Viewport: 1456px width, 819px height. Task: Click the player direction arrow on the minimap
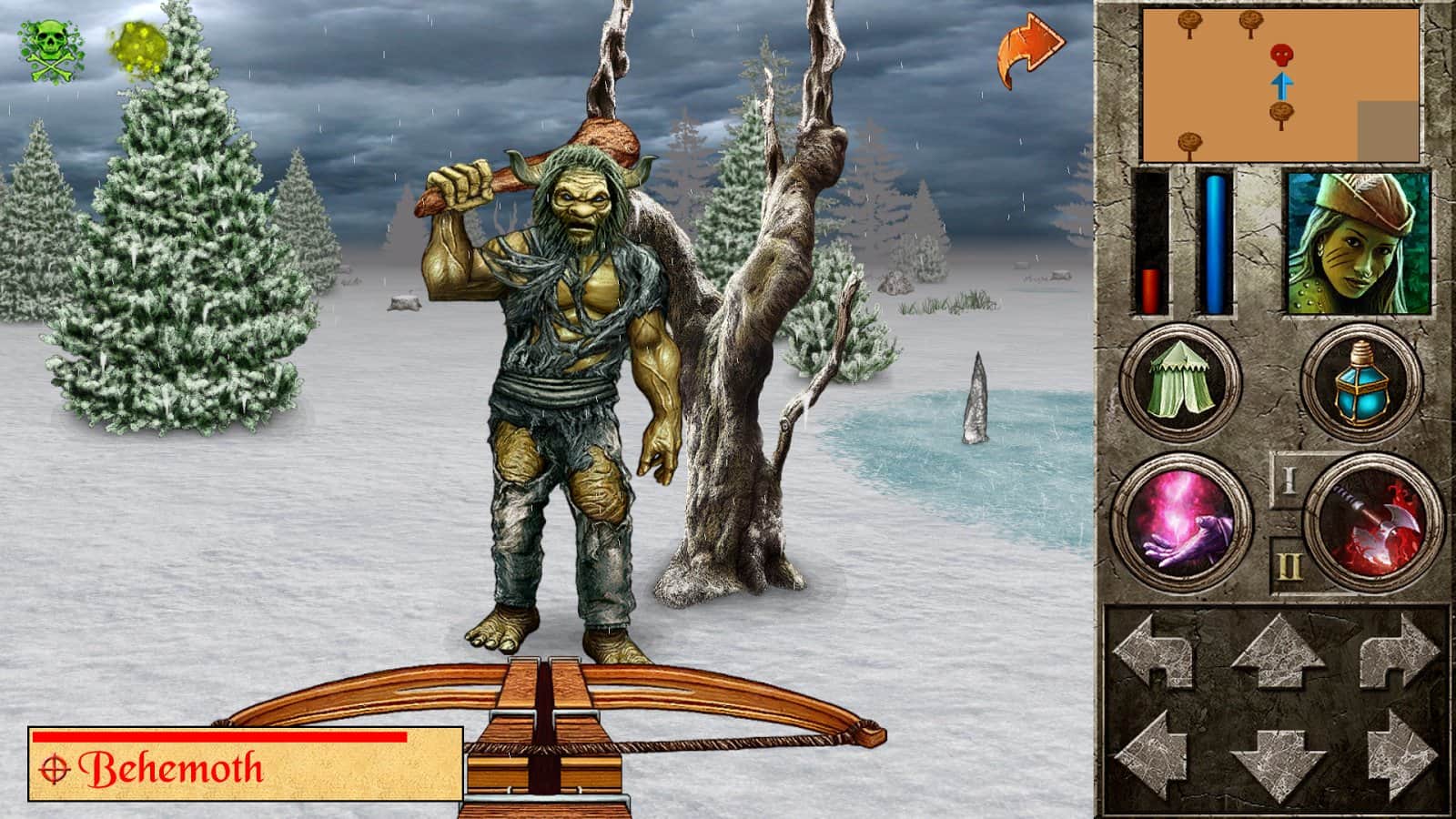(x=1280, y=86)
